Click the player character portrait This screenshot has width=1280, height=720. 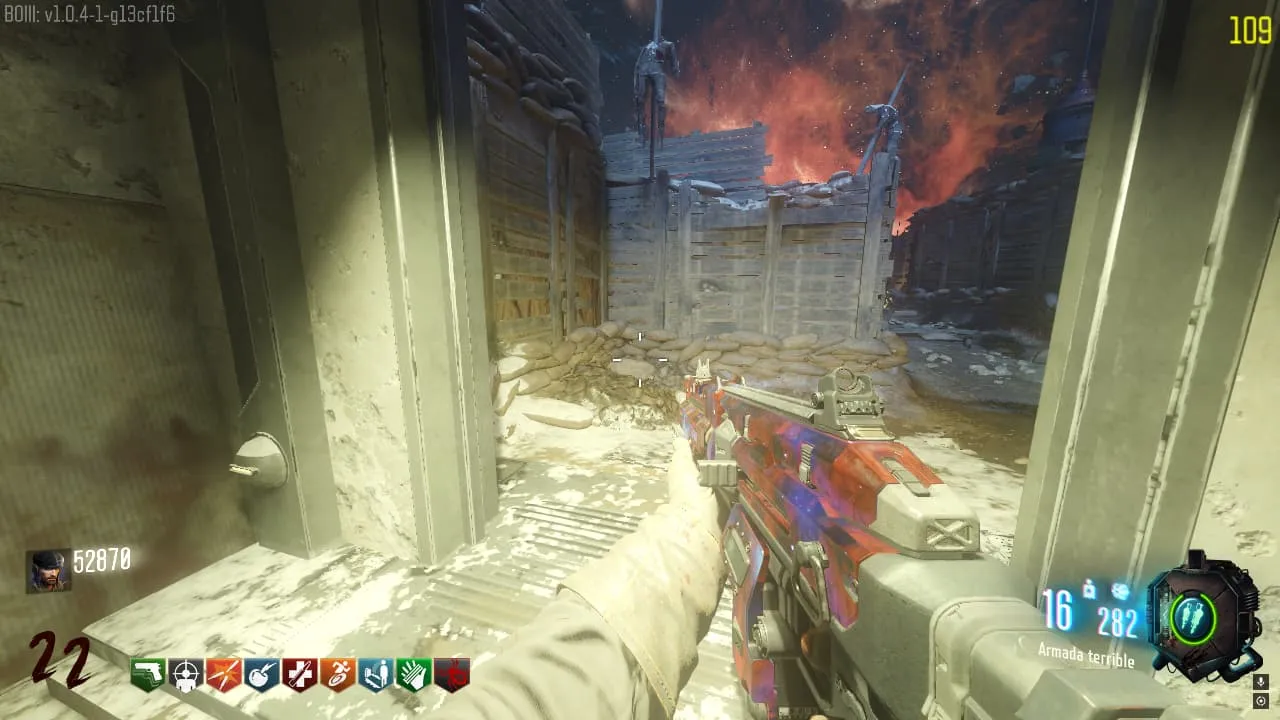point(48,571)
